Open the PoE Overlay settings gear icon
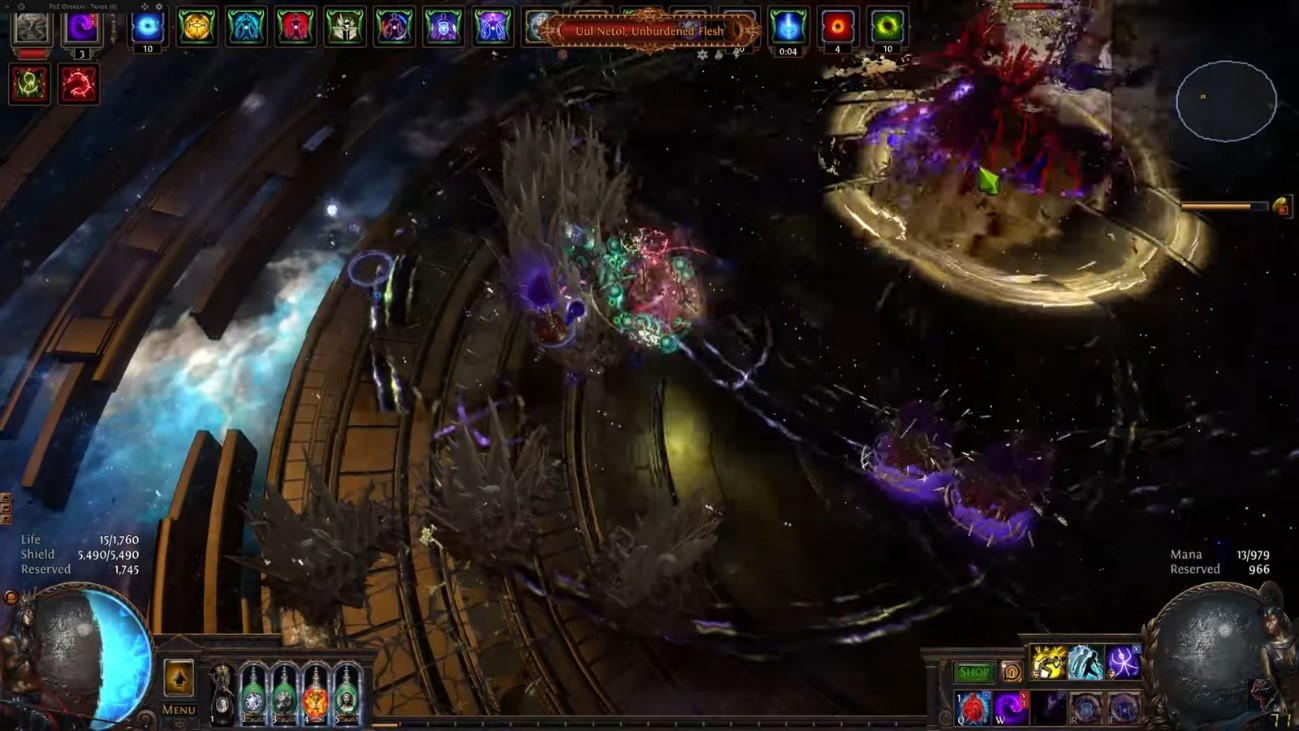The height and width of the screenshot is (731, 1299). (158, 6)
